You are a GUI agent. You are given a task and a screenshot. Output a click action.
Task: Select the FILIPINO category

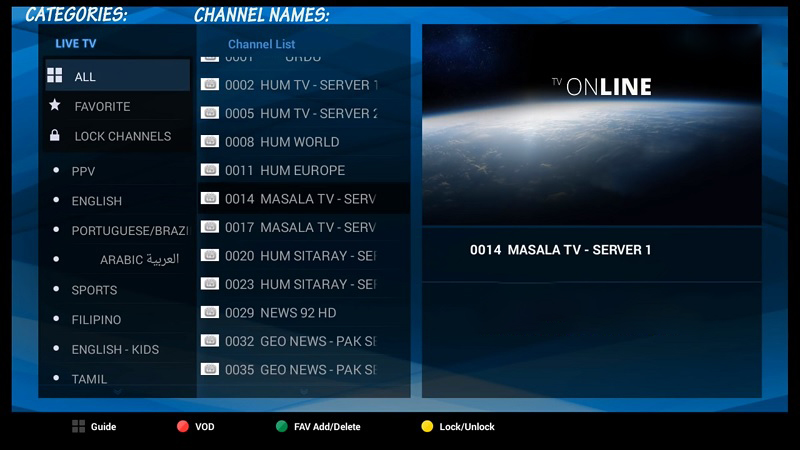coord(116,320)
